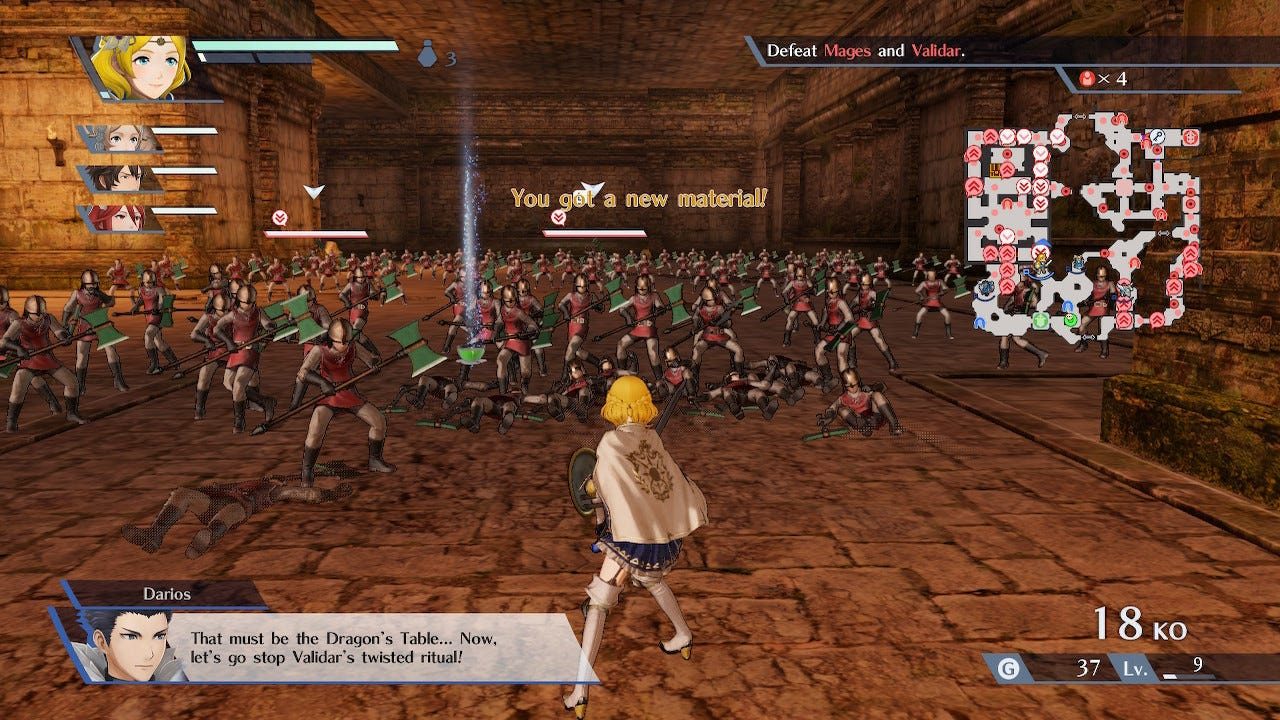Click the healing vulnerary flask icon
Viewport: 1280px width, 720px height.
(428, 56)
